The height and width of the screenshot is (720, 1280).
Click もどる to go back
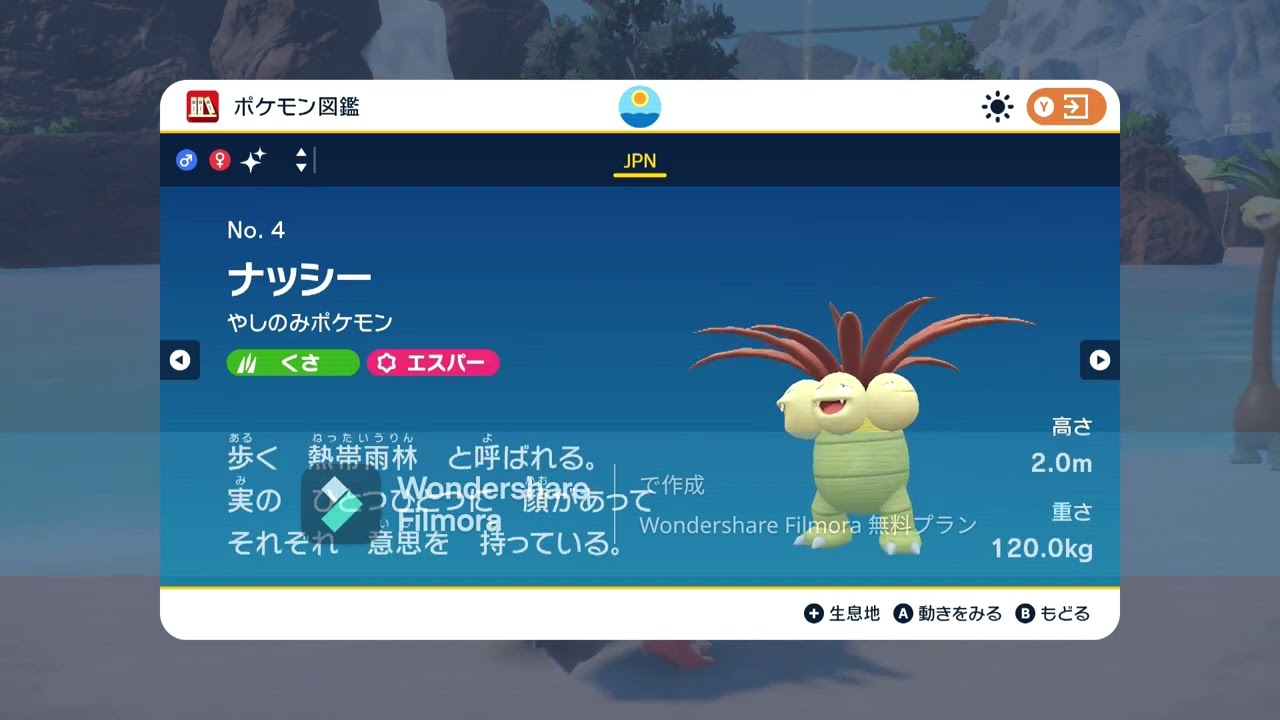pyautogui.click(x=1067, y=613)
